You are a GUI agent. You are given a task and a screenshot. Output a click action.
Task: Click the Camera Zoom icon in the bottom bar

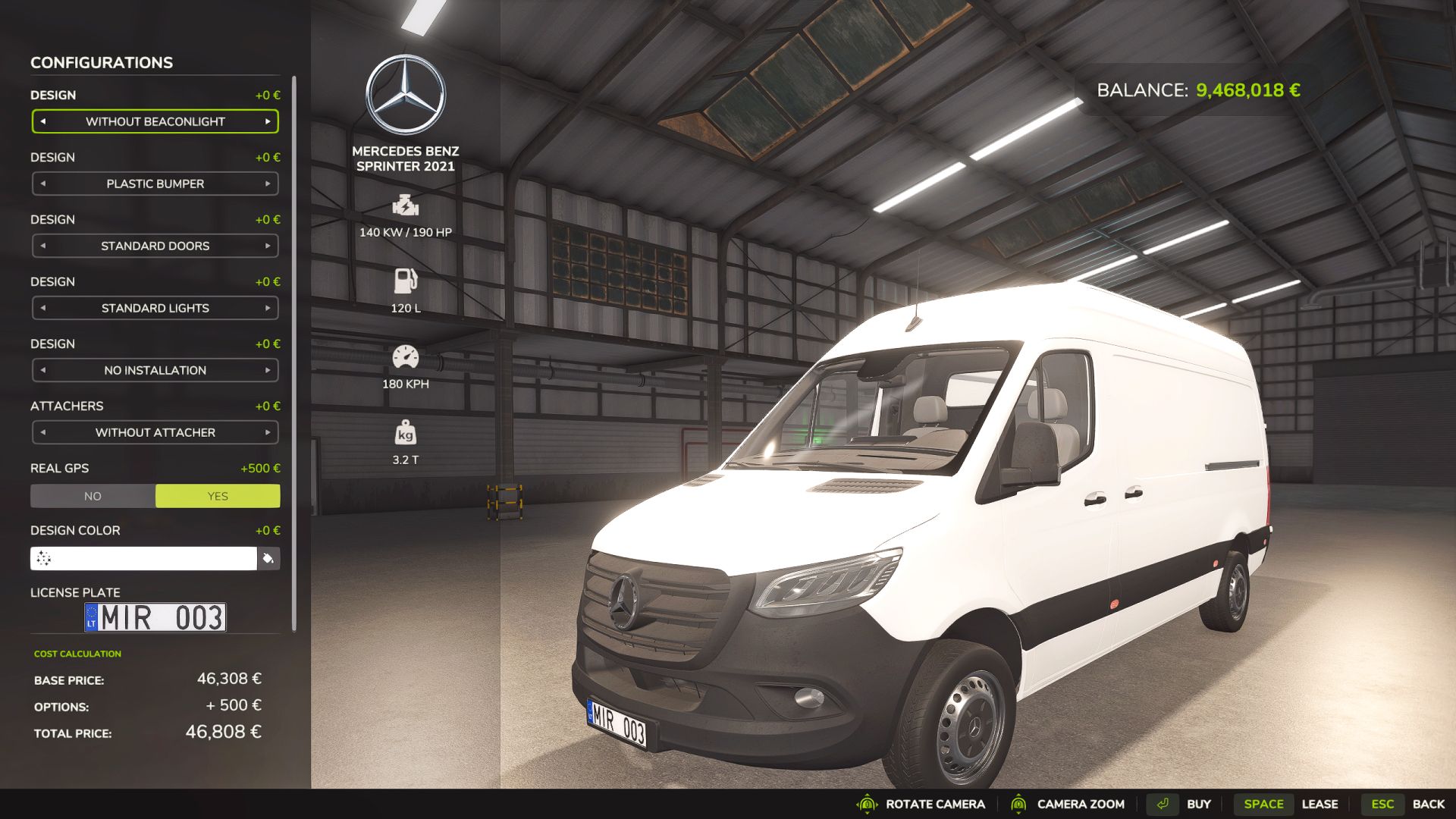tap(1020, 804)
